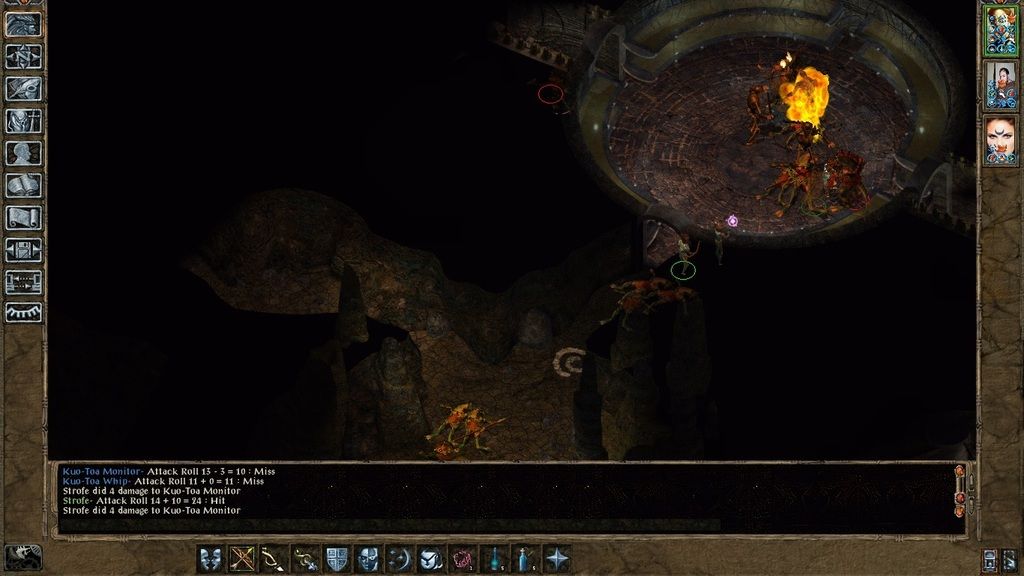1024x576 pixels.
Task: Open the journal with the quill icon
Action: tap(23, 89)
